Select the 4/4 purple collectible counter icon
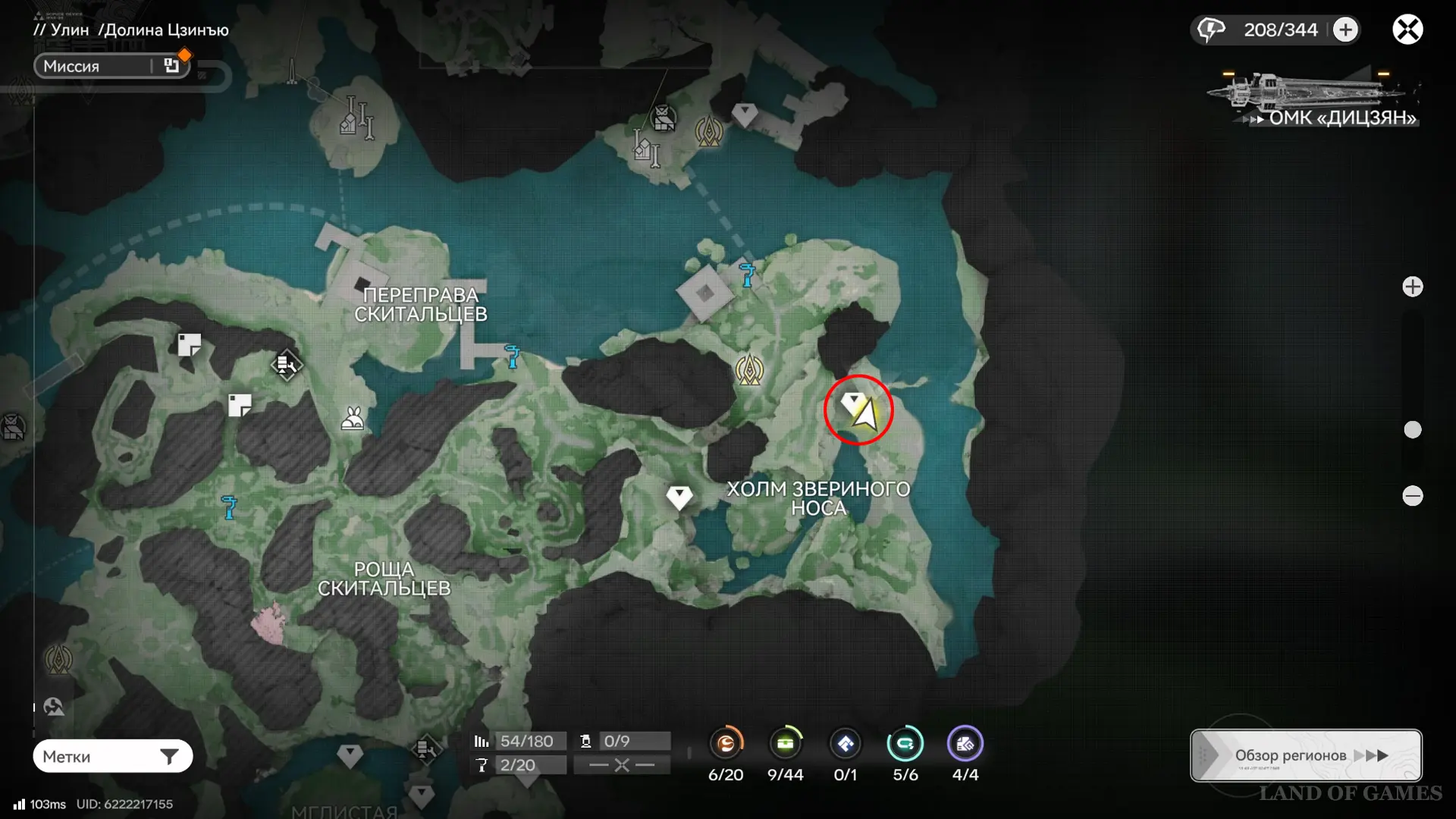 click(965, 744)
